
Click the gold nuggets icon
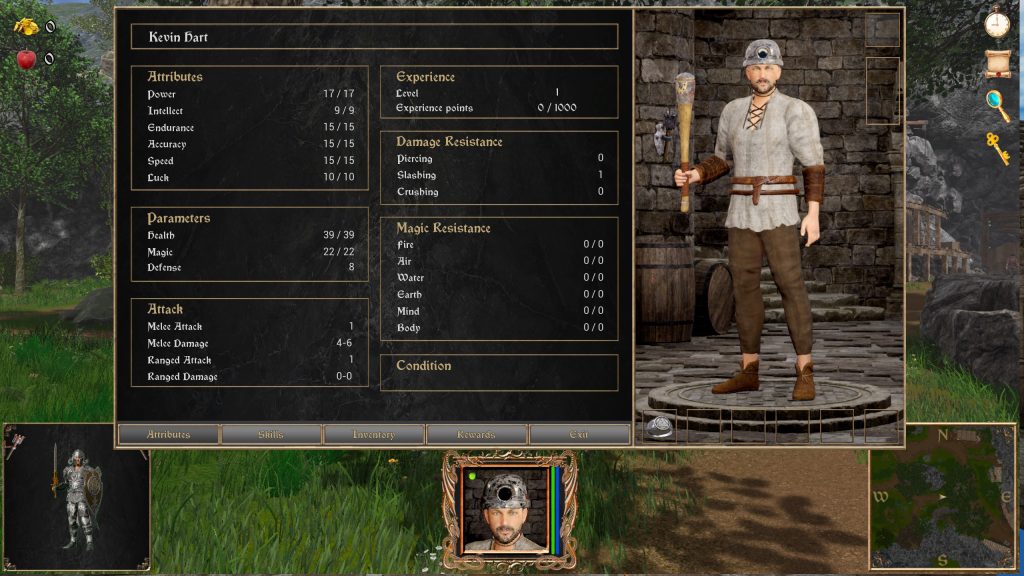pos(26,27)
